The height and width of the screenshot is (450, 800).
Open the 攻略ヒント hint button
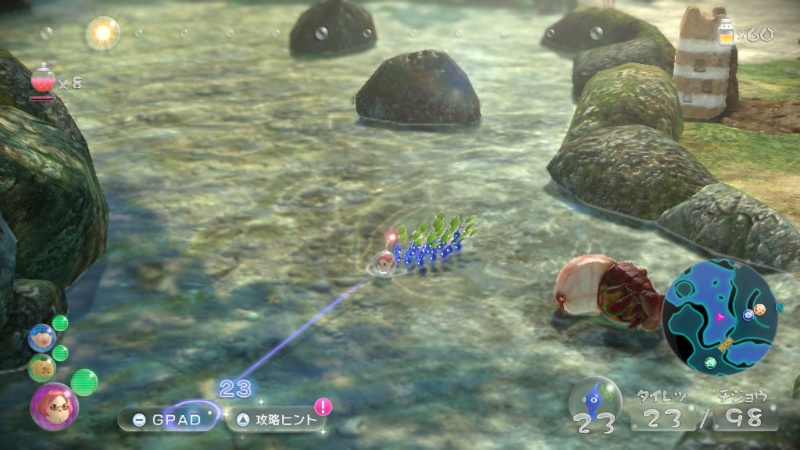tap(278, 419)
